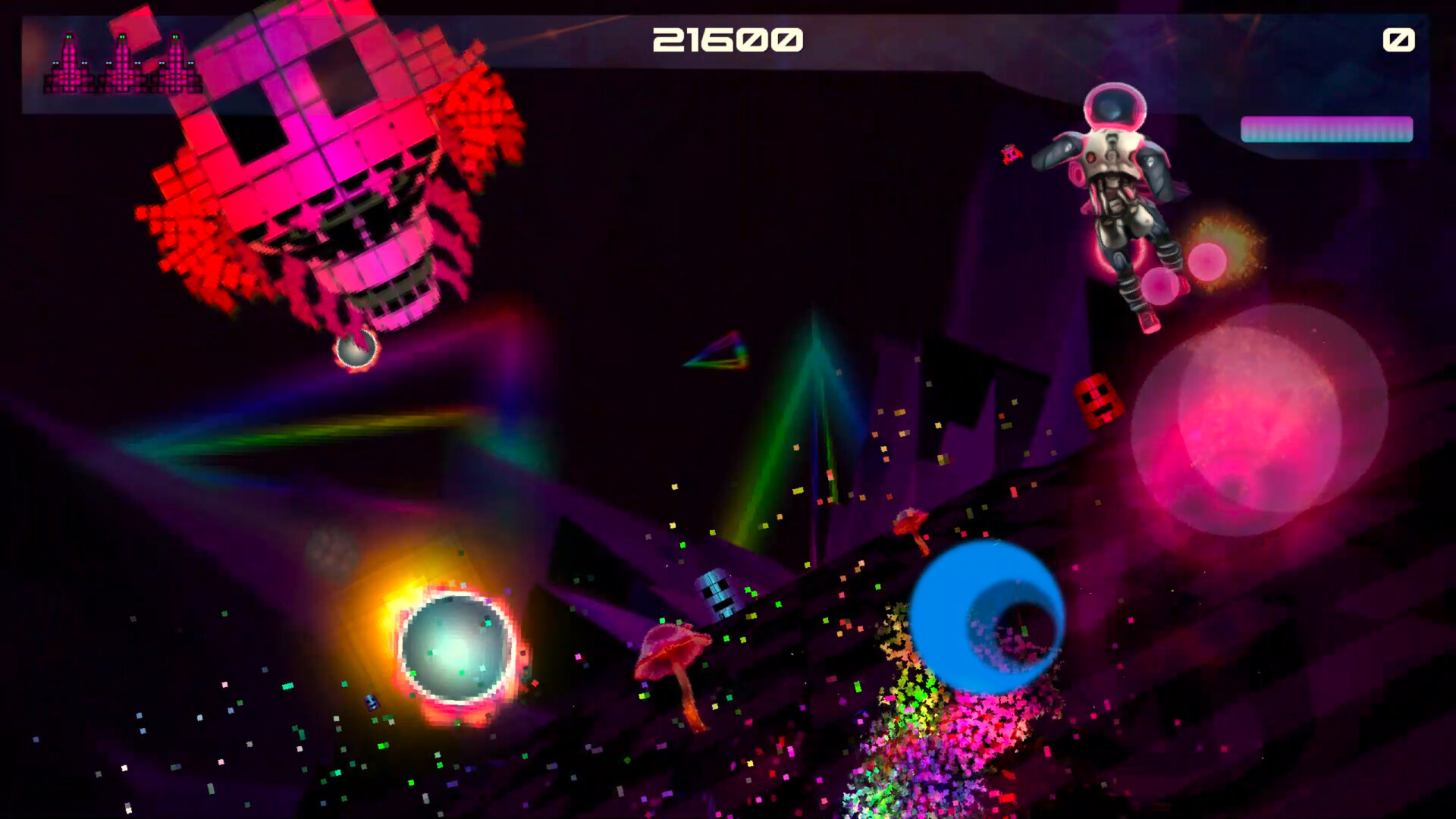Select the rightmost ship life icon

click(x=174, y=64)
